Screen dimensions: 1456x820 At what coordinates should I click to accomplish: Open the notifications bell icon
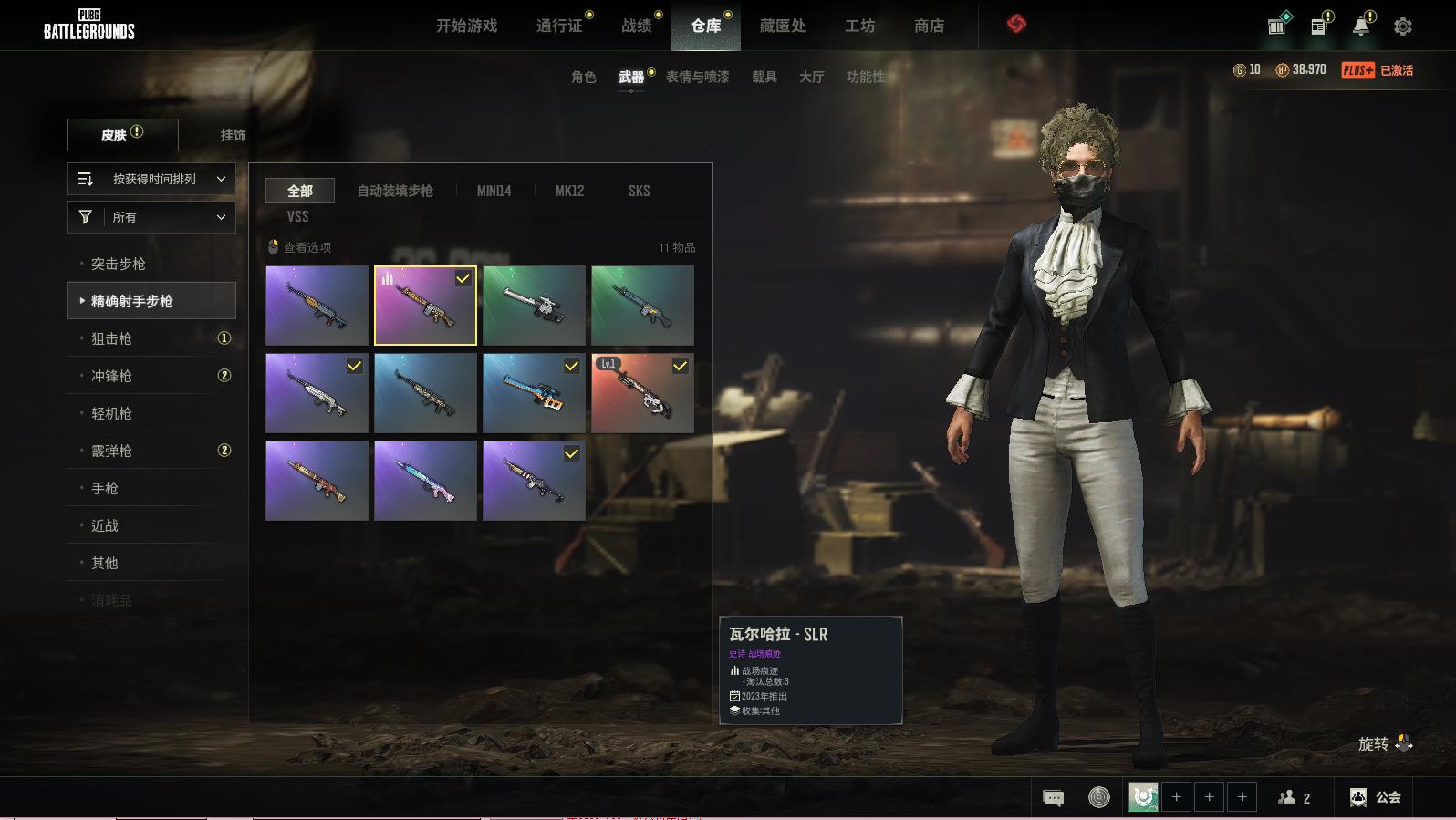(1360, 26)
